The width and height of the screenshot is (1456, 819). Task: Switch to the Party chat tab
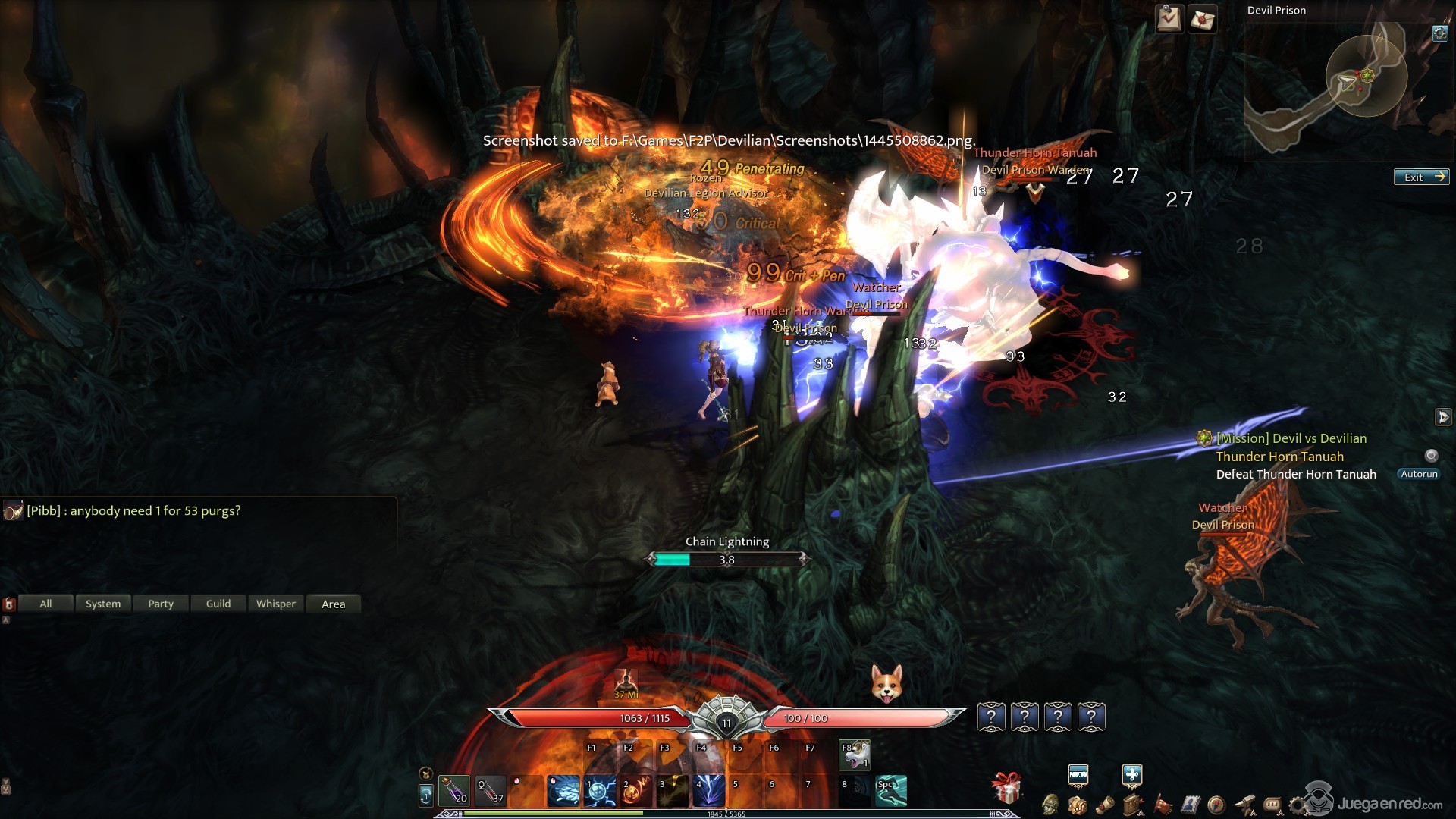(x=161, y=604)
